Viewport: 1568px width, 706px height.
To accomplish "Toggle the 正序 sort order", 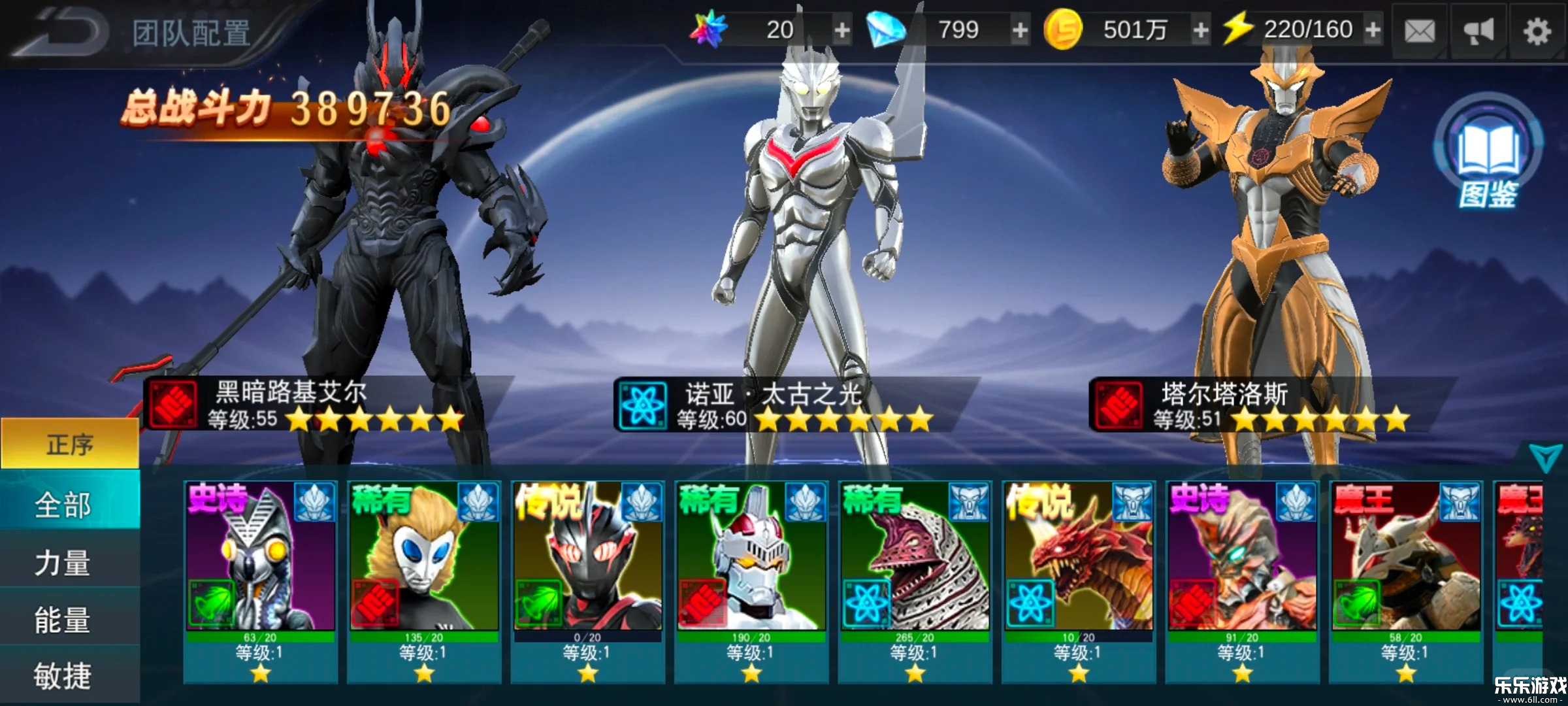I will point(67,443).
